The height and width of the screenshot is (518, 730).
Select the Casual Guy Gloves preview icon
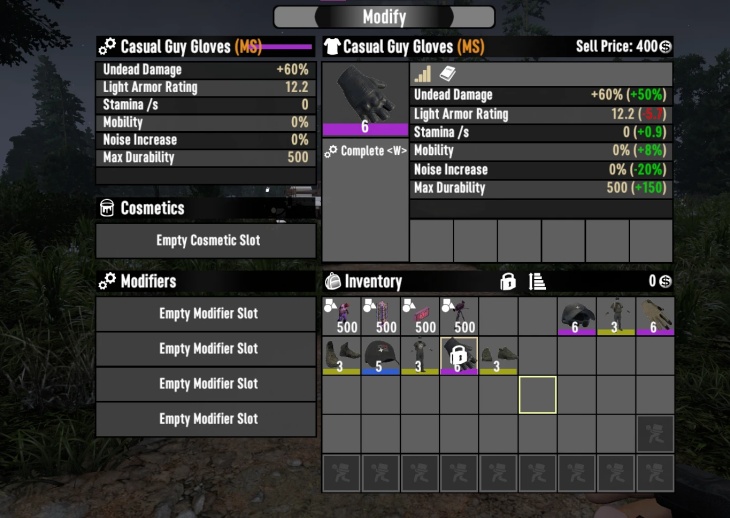click(x=365, y=99)
